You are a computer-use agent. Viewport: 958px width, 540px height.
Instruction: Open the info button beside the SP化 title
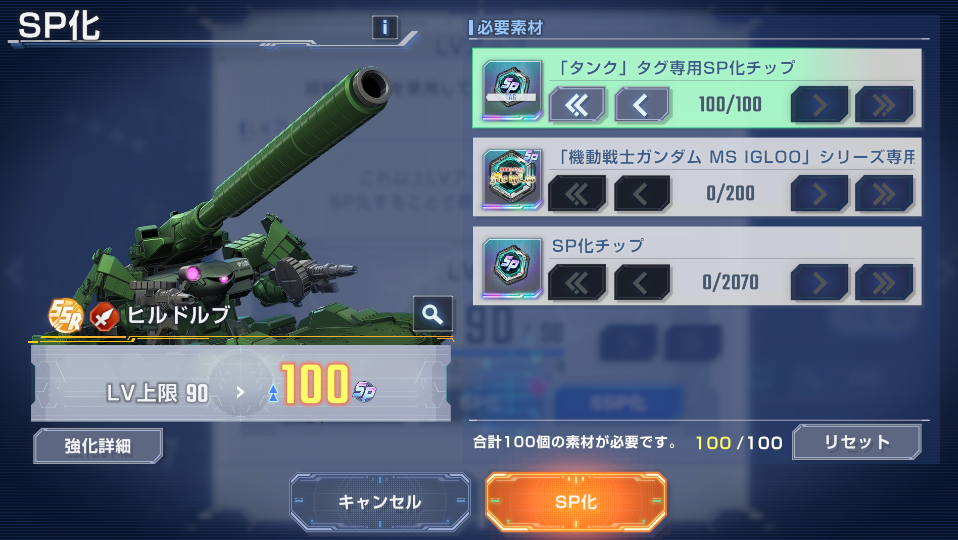(x=384, y=28)
